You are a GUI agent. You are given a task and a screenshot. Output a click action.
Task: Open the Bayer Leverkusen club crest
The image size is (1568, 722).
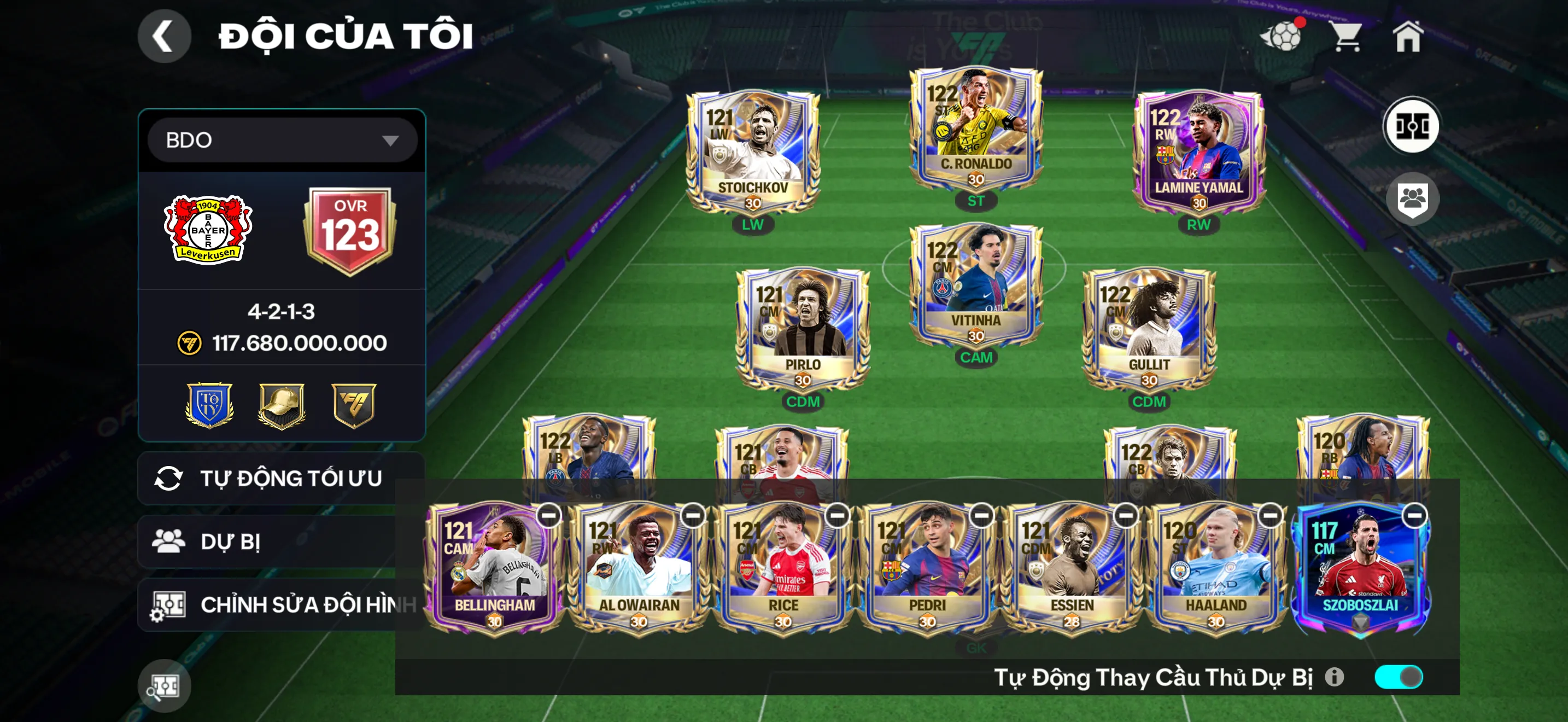tap(208, 230)
